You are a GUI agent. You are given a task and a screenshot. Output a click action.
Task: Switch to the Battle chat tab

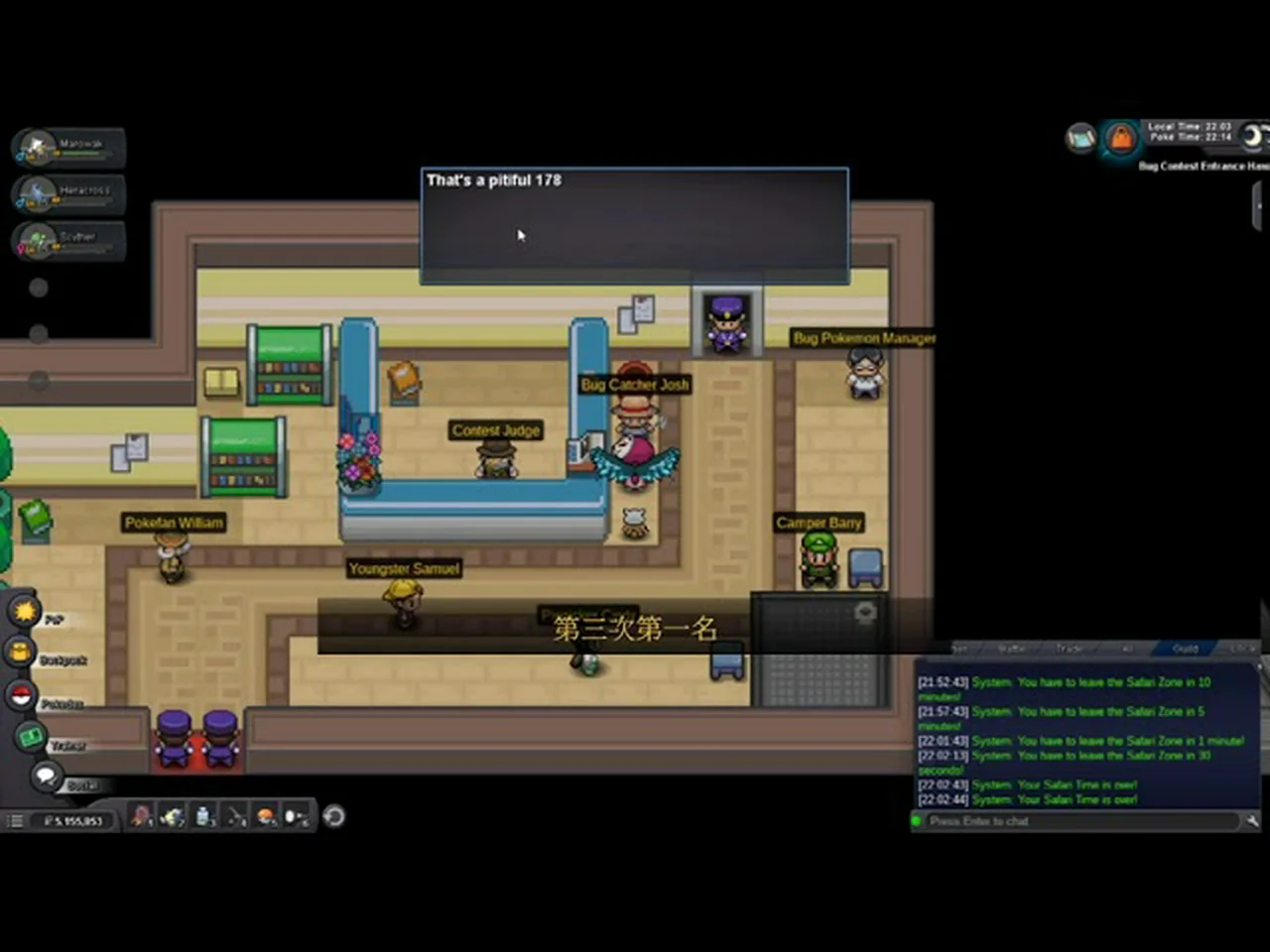(1012, 649)
